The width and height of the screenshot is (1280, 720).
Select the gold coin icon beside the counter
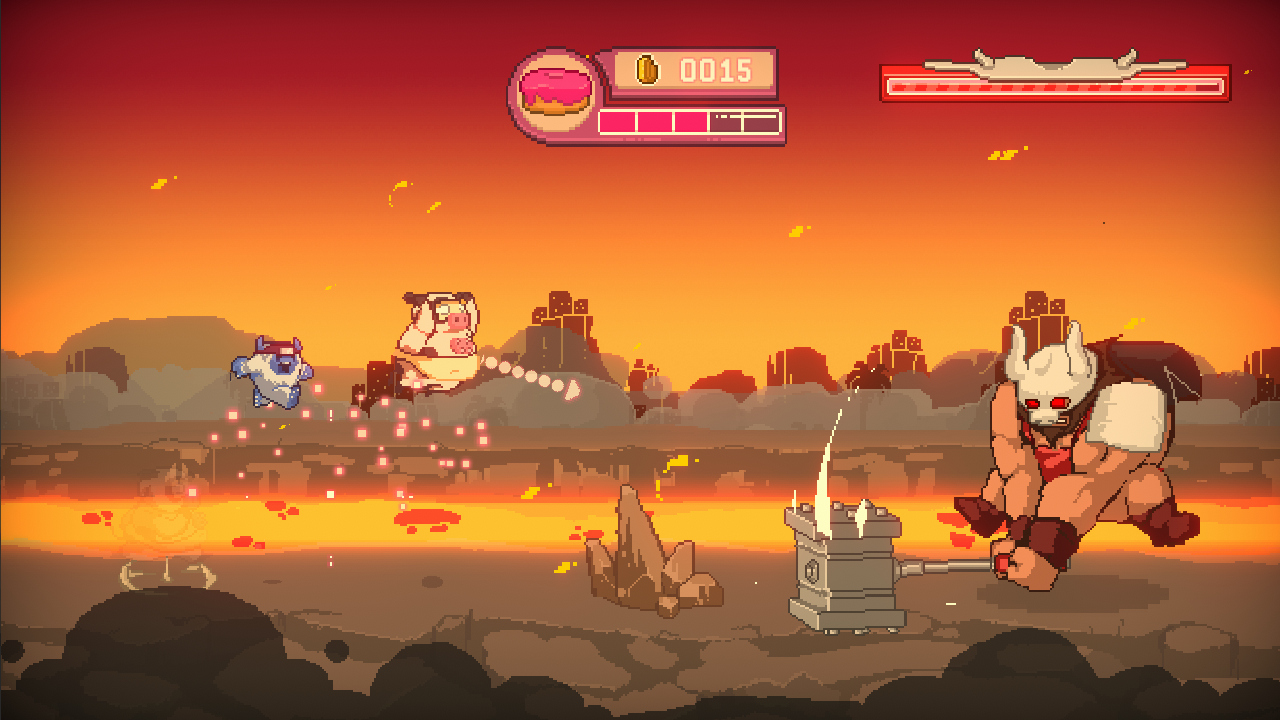[x=650, y=71]
